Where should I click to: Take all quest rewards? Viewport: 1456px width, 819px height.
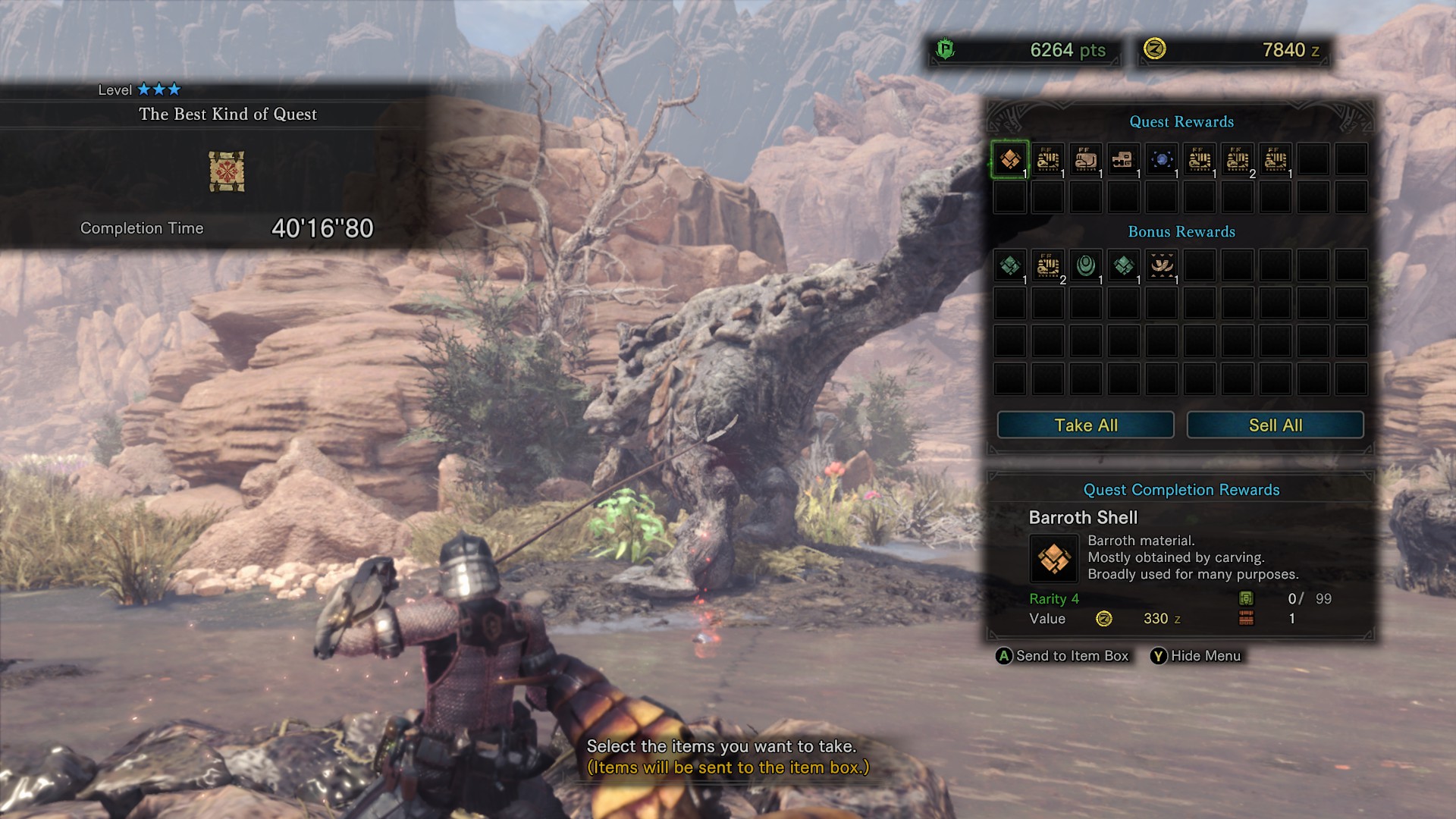click(1085, 425)
